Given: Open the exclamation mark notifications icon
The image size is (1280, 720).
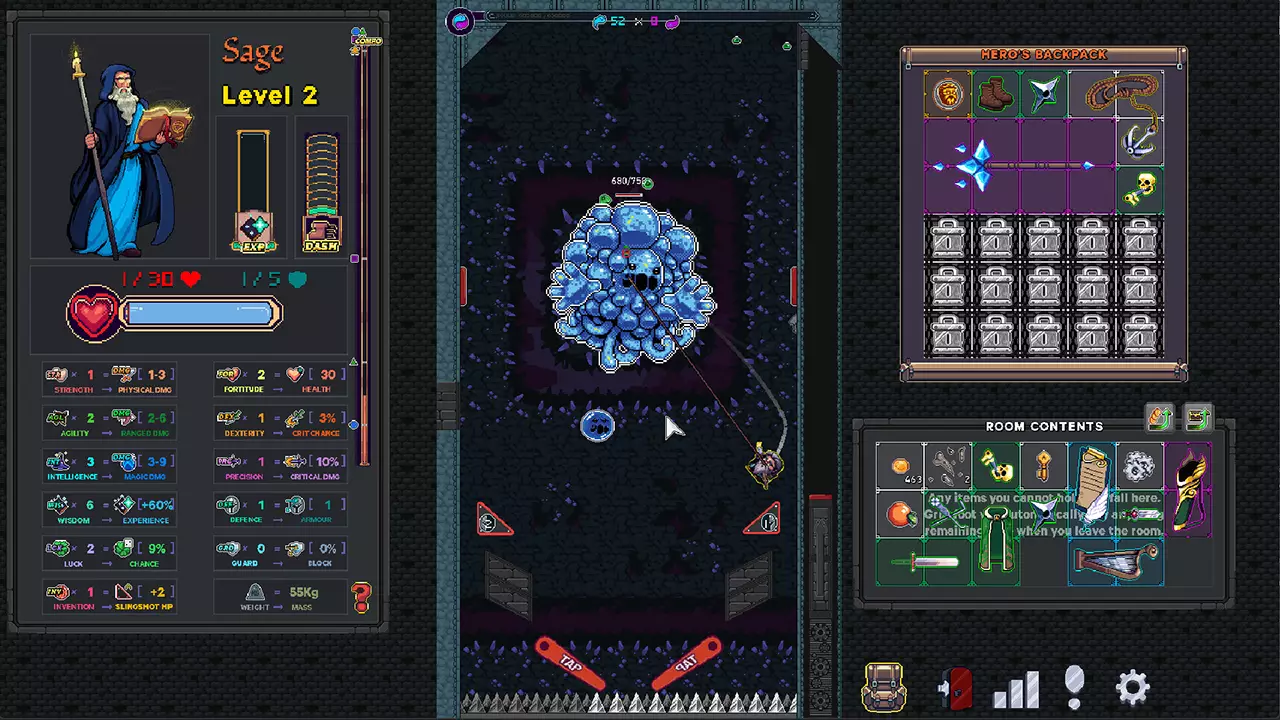Looking at the screenshot, I should pos(1074,686).
